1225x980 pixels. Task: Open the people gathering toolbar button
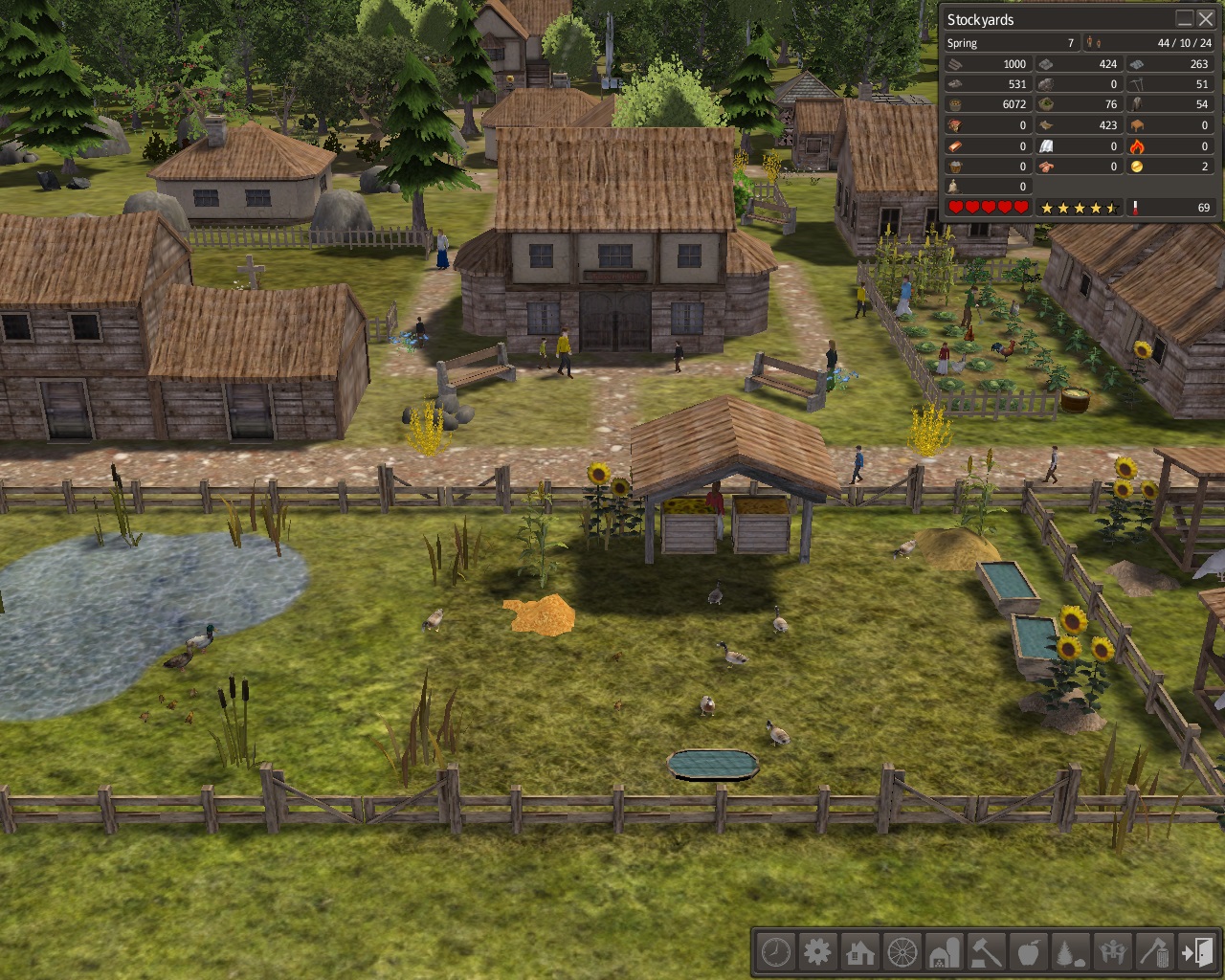tap(1112, 952)
